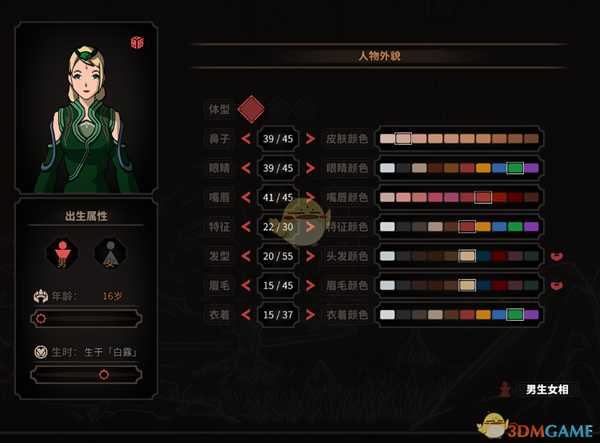This screenshot has width=600, height=443.
Task: Go to the previous mouth (嘴唇) style
Action: [243, 198]
